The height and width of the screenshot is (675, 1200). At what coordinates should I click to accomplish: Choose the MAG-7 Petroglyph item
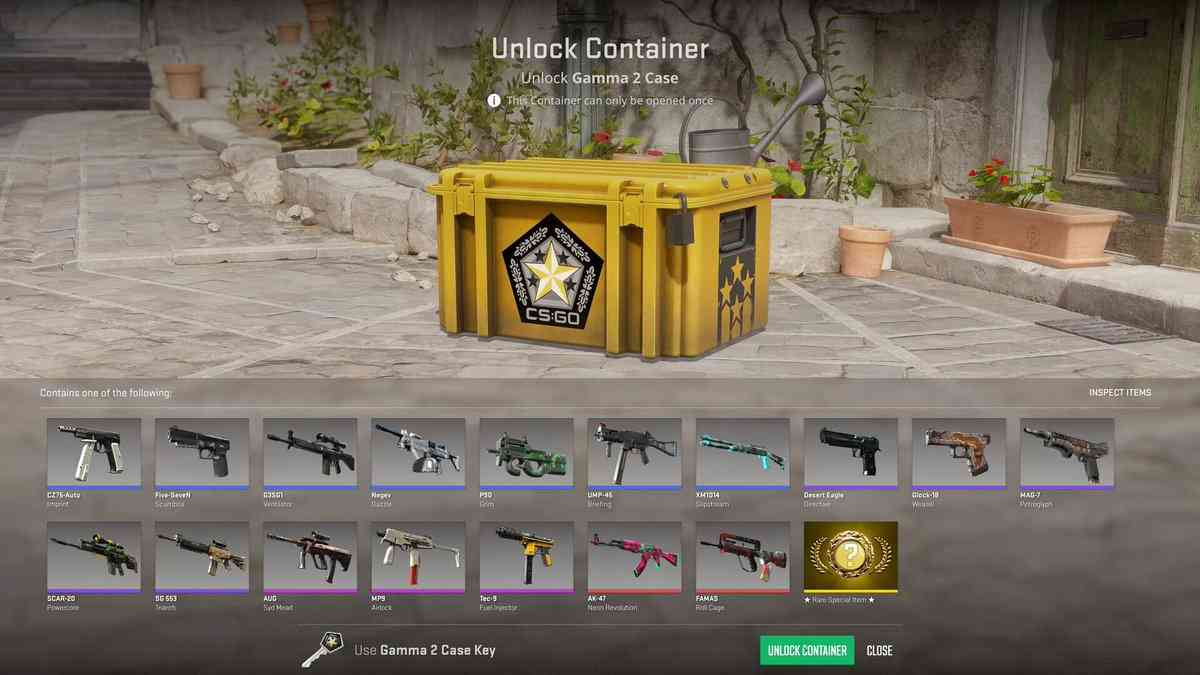pyautogui.click(x=1066, y=453)
